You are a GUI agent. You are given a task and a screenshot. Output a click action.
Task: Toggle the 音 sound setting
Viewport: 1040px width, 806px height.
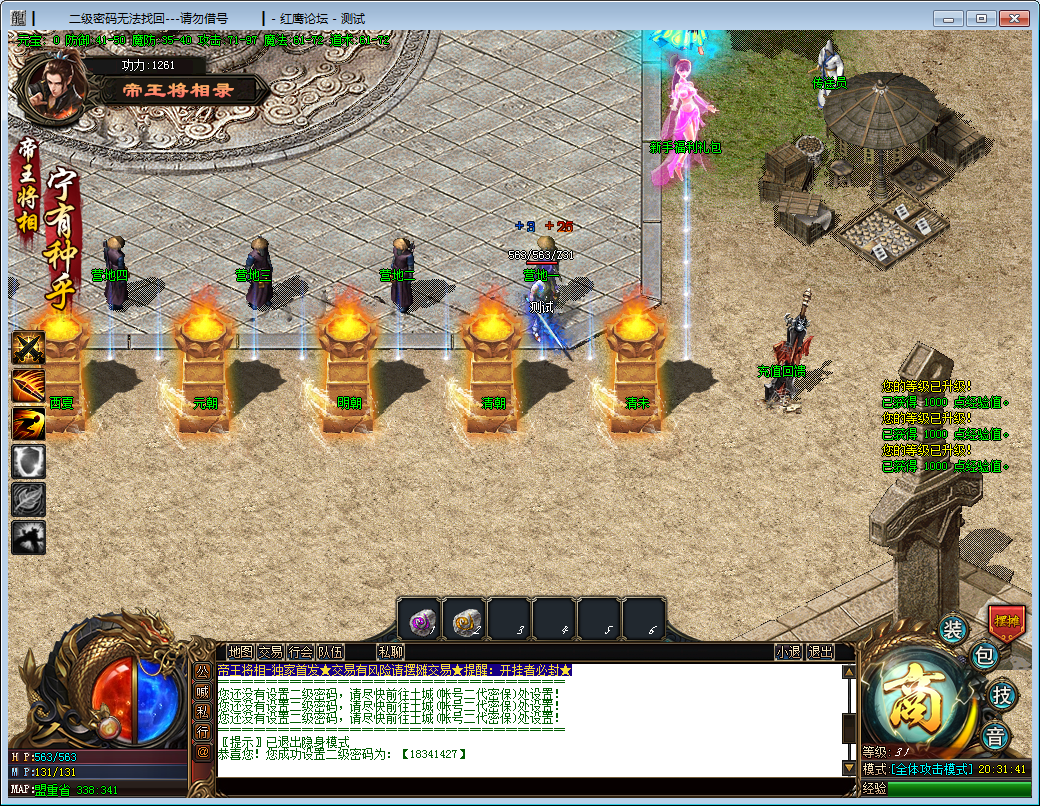(995, 737)
